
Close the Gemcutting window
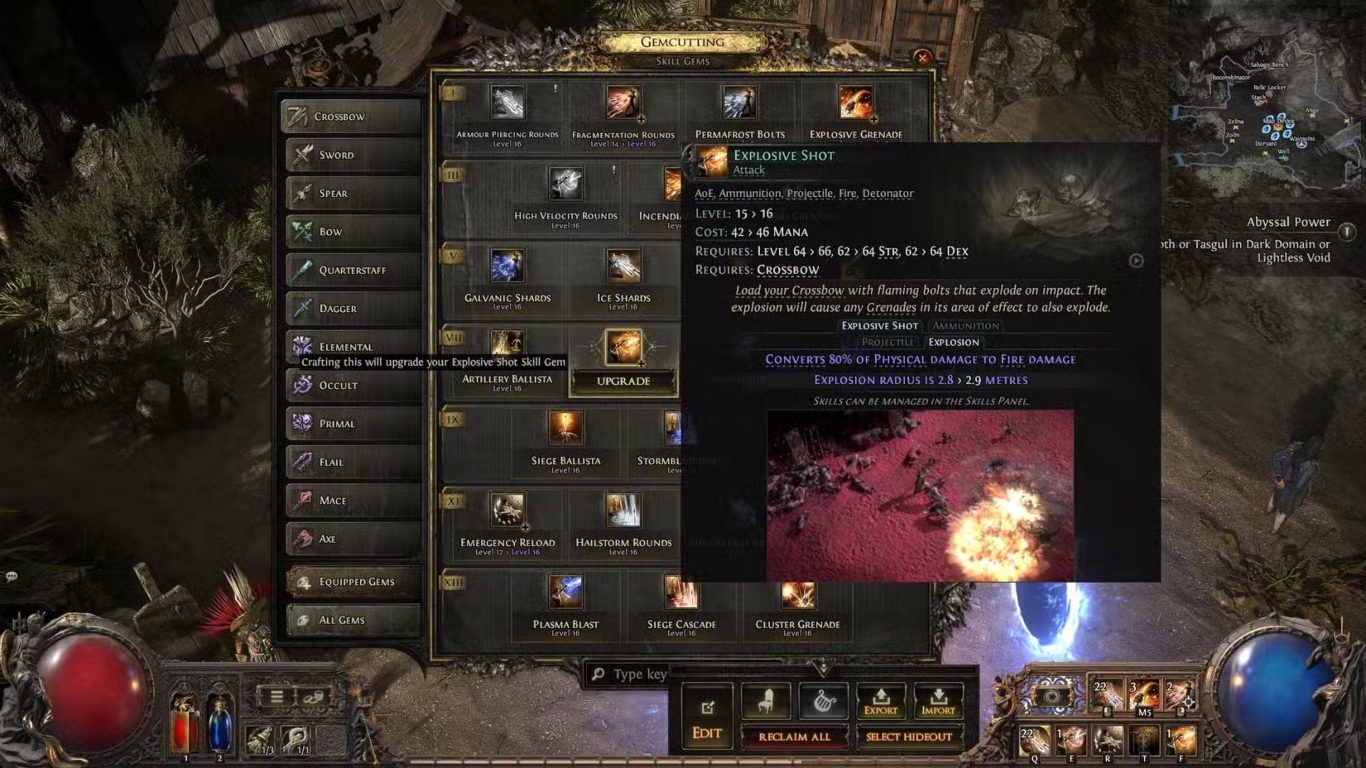click(923, 59)
